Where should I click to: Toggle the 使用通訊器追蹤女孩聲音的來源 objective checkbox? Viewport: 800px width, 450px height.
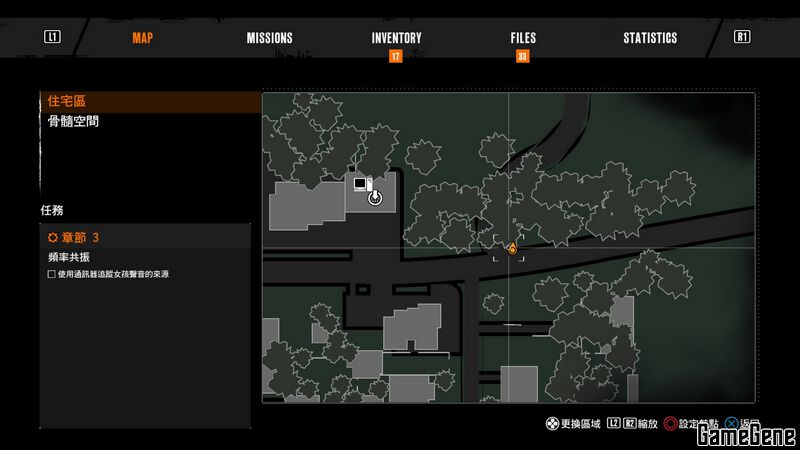(x=52, y=274)
